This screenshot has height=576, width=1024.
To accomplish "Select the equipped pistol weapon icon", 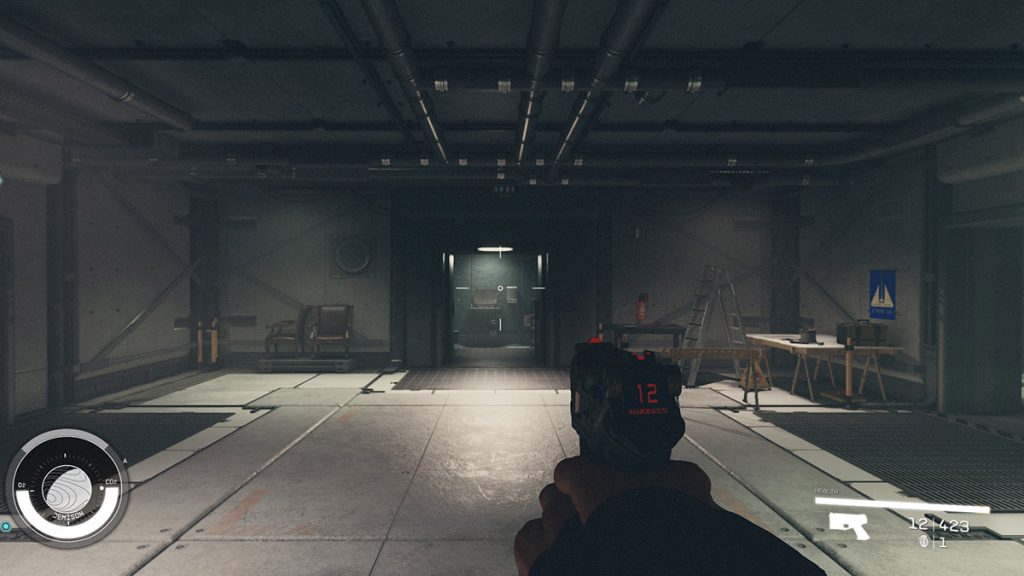I will [848, 525].
